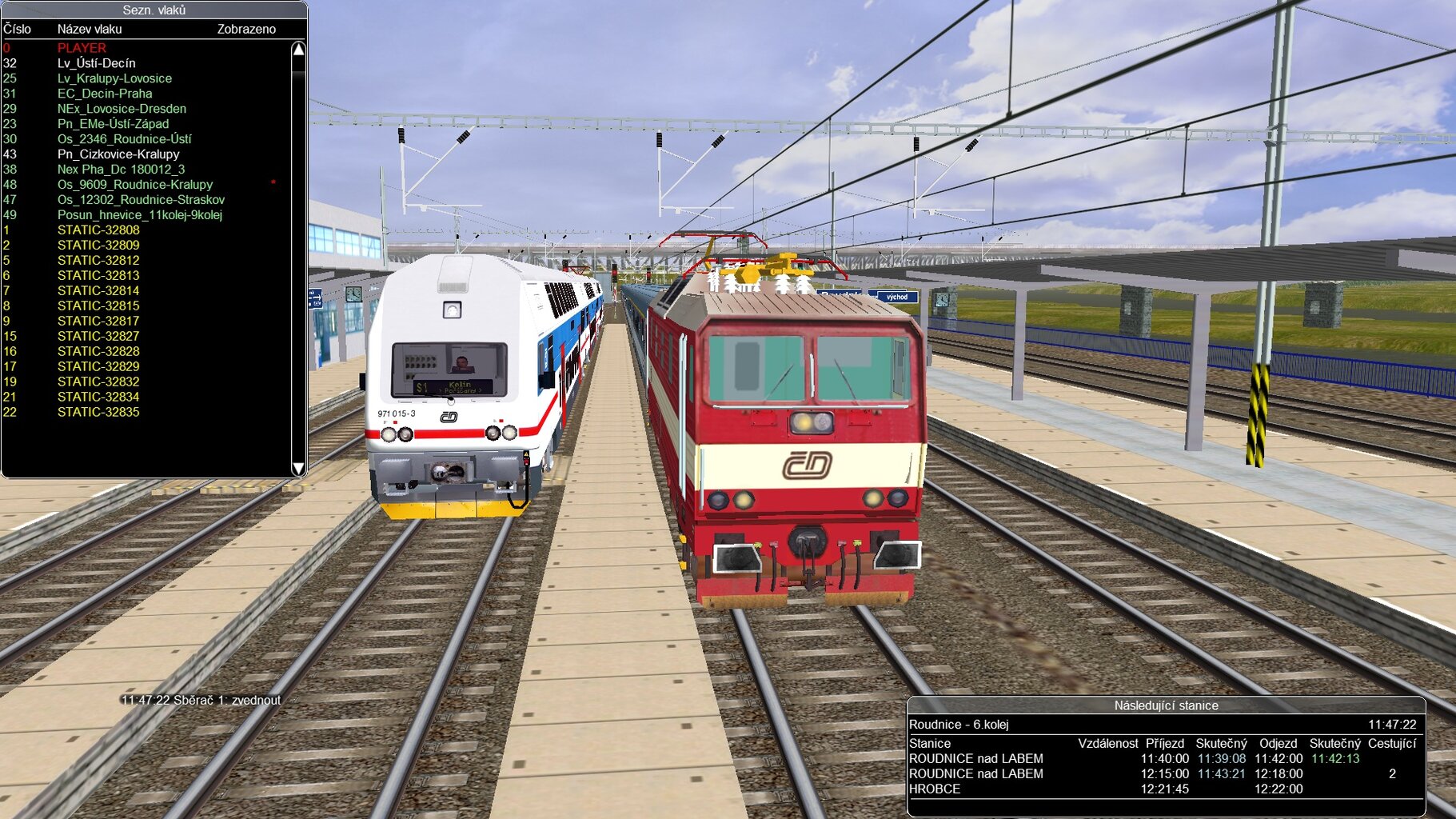Select the STATIC-32835 entry
This screenshot has height=819, width=1456.
pyautogui.click(x=98, y=412)
